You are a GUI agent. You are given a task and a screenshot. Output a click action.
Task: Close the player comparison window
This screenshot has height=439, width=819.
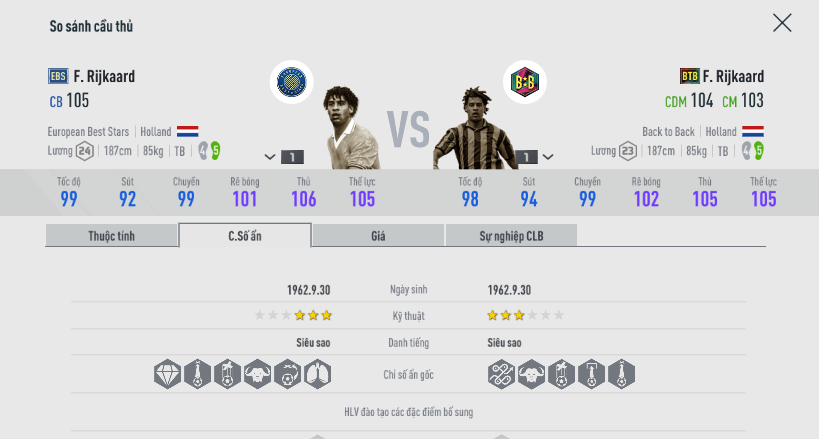782,23
